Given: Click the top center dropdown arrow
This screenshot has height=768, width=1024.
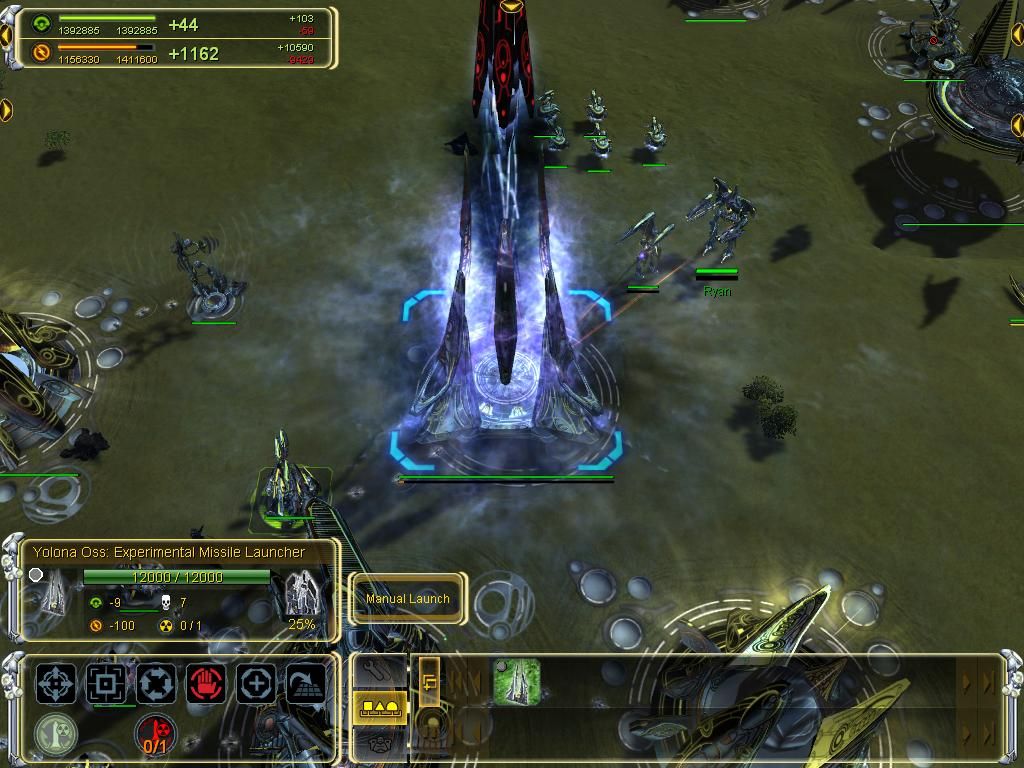Looking at the screenshot, I should click(x=512, y=6).
